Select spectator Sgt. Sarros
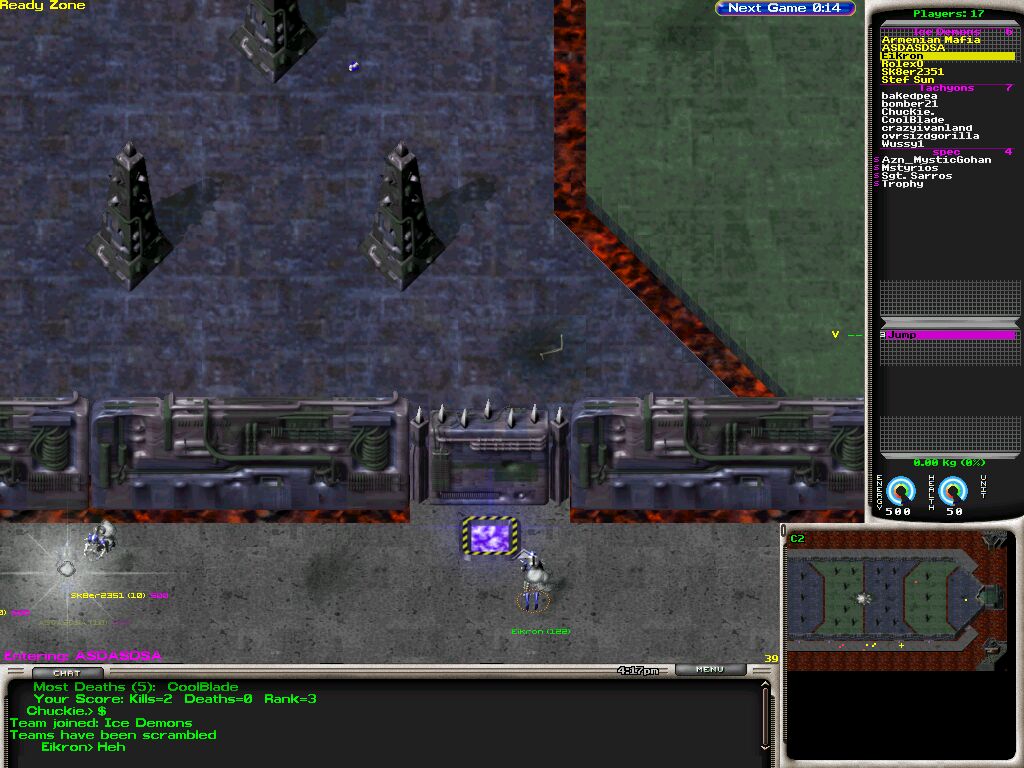Image resolution: width=1024 pixels, height=768 pixels. (916, 176)
